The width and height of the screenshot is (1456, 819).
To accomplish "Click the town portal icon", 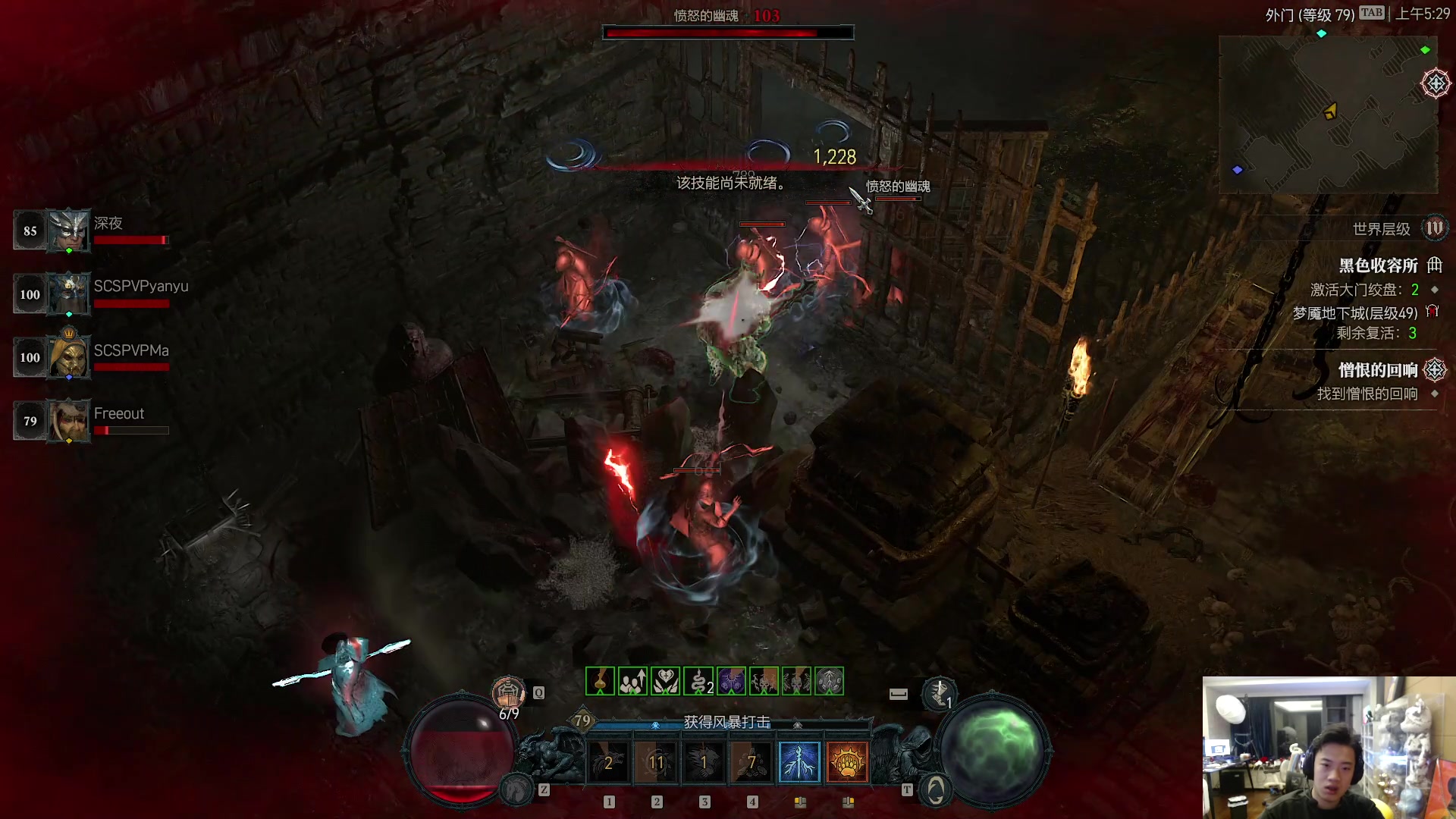I will [936, 790].
